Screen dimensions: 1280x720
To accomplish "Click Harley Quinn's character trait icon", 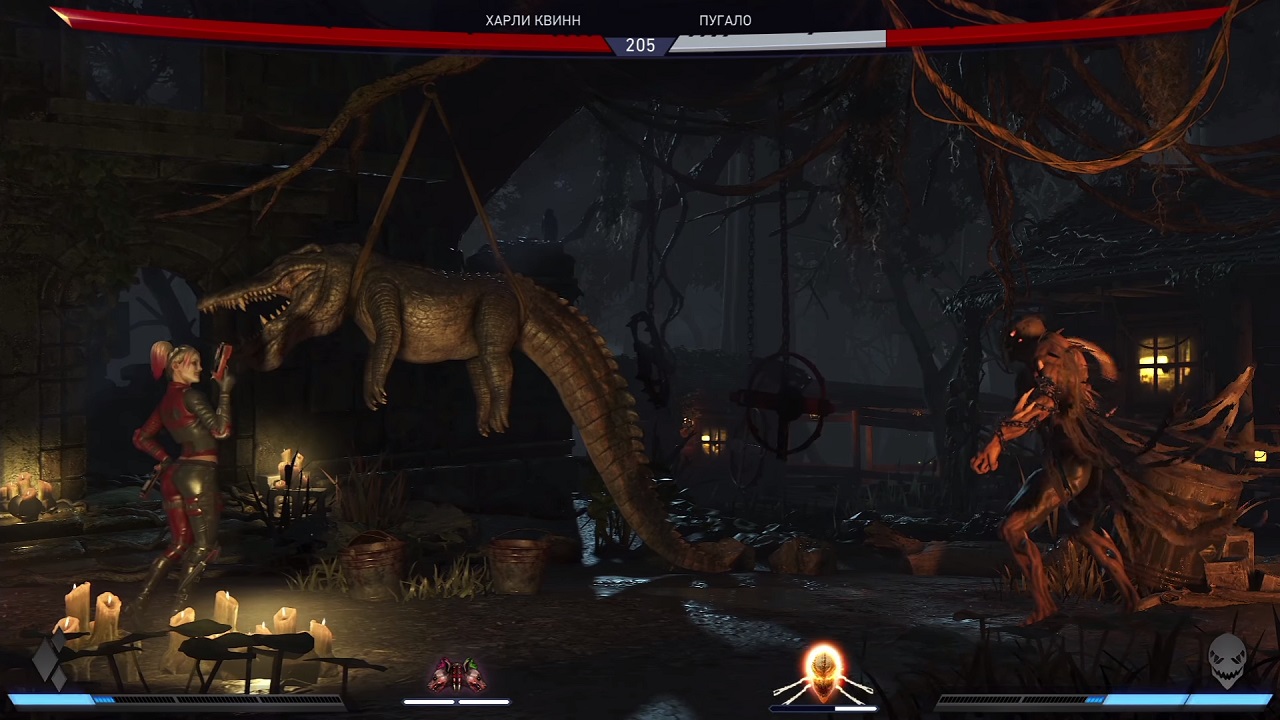I will (x=457, y=675).
